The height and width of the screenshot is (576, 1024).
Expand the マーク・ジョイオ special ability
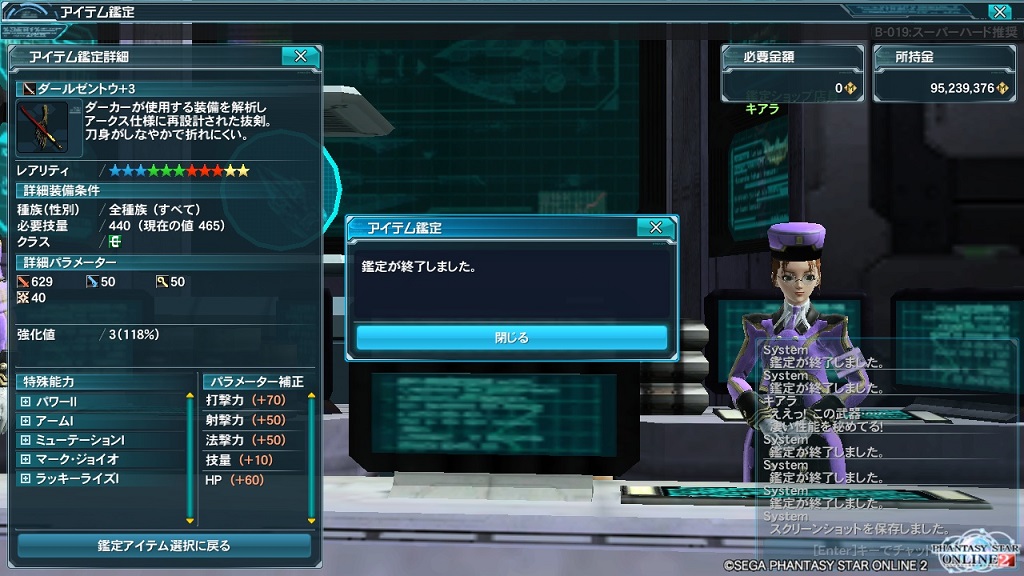pyautogui.click(x=26, y=460)
